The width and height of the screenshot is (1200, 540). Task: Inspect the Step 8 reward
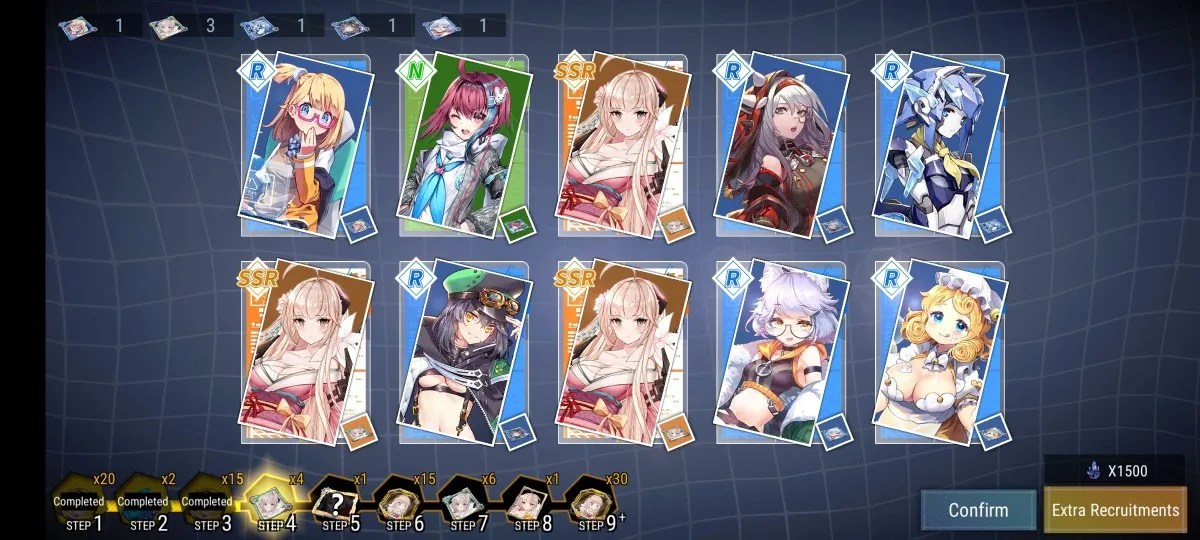click(x=527, y=503)
